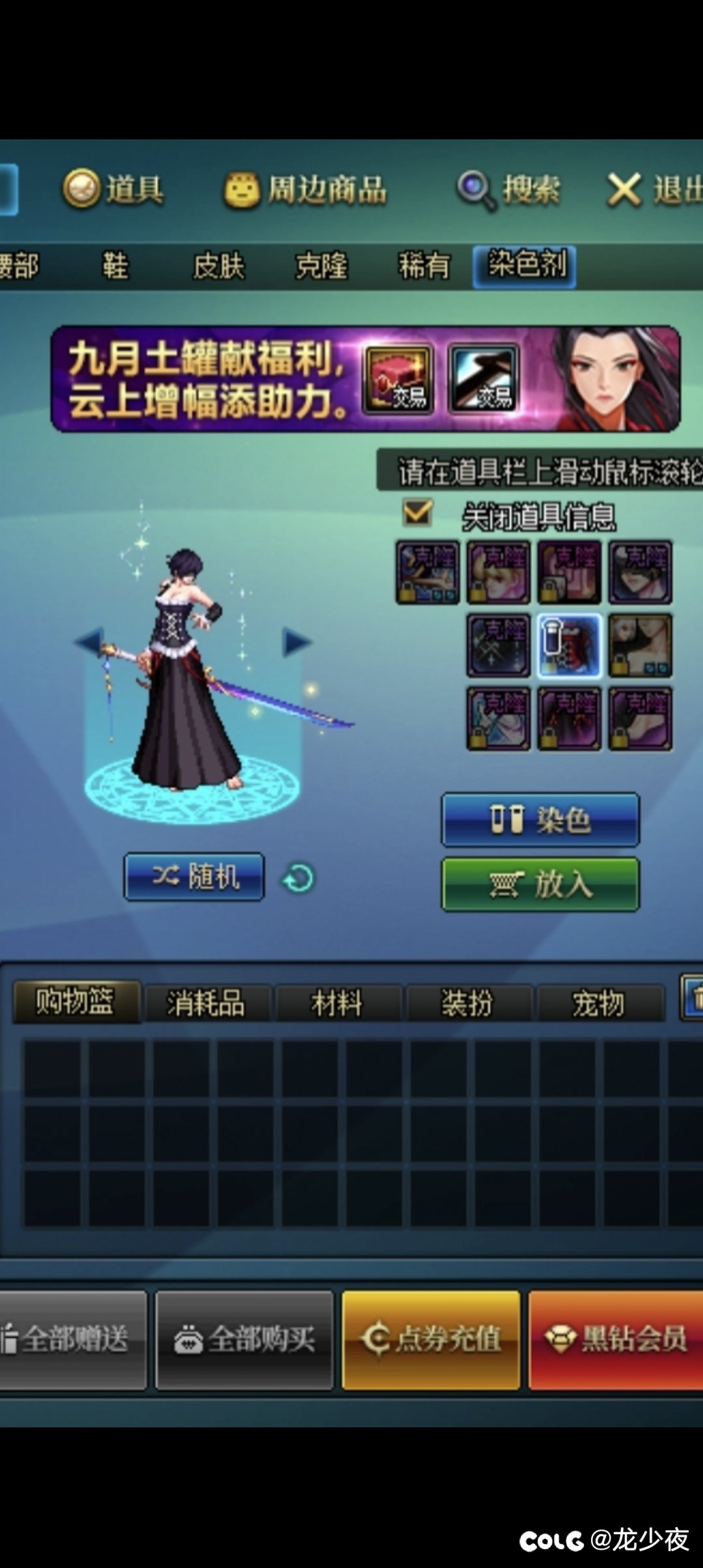Viewport: 703px width, 1568px height.
Task: Randomize the outfit with 随机
Action: (195, 877)
